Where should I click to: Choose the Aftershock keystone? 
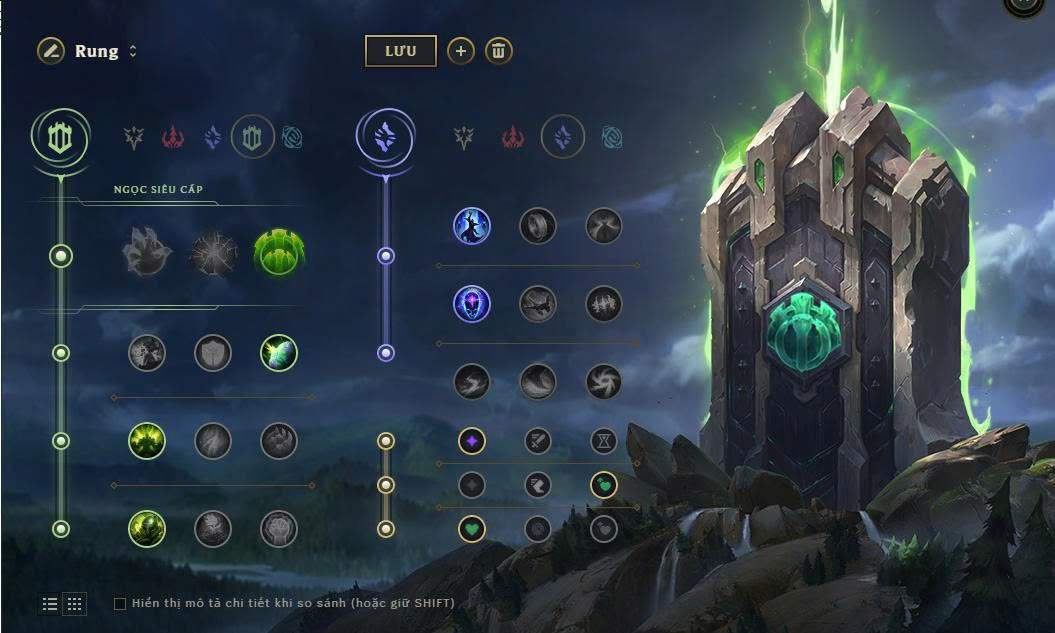point(213,252)
